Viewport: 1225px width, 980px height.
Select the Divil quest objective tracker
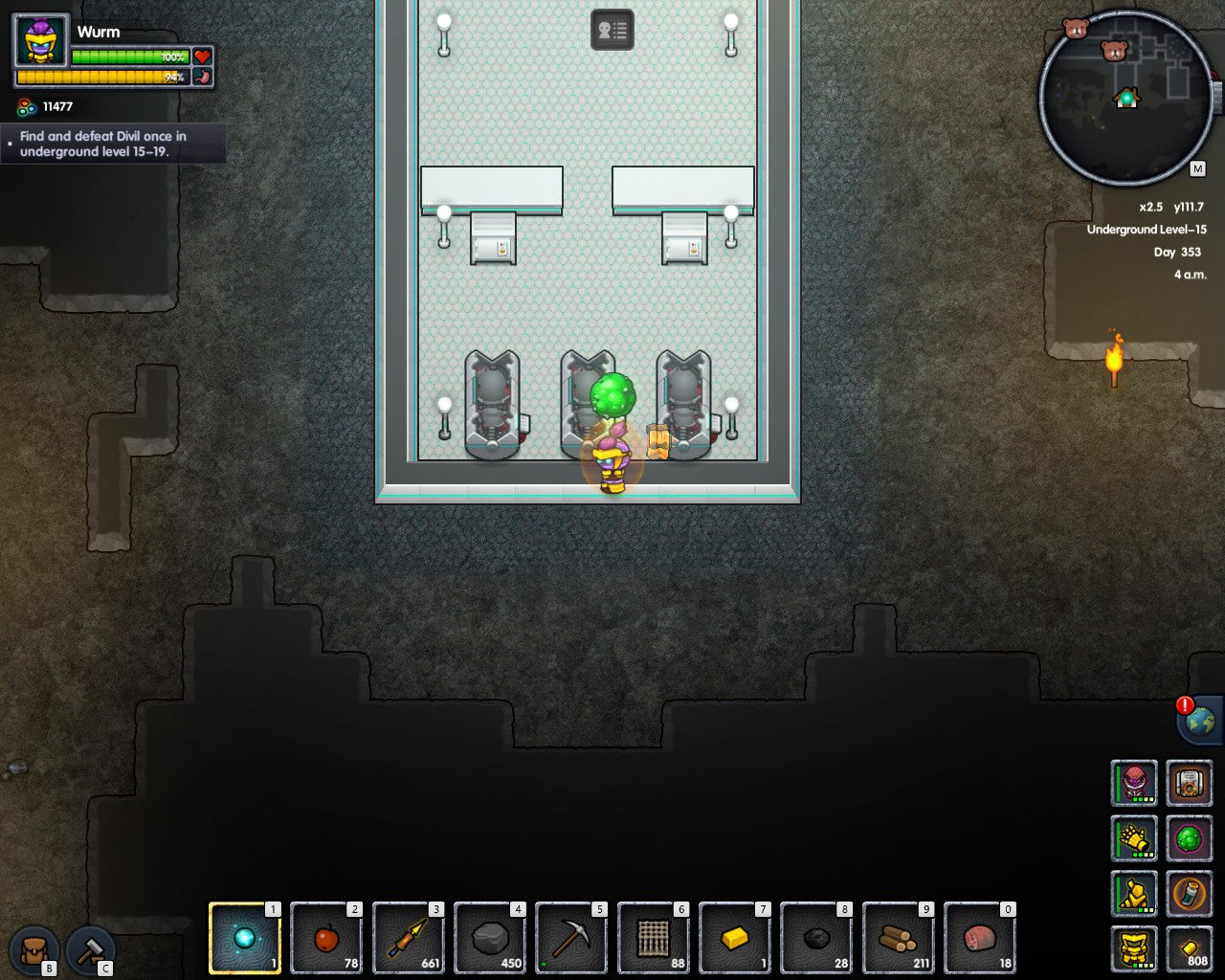tap(113, 145)
